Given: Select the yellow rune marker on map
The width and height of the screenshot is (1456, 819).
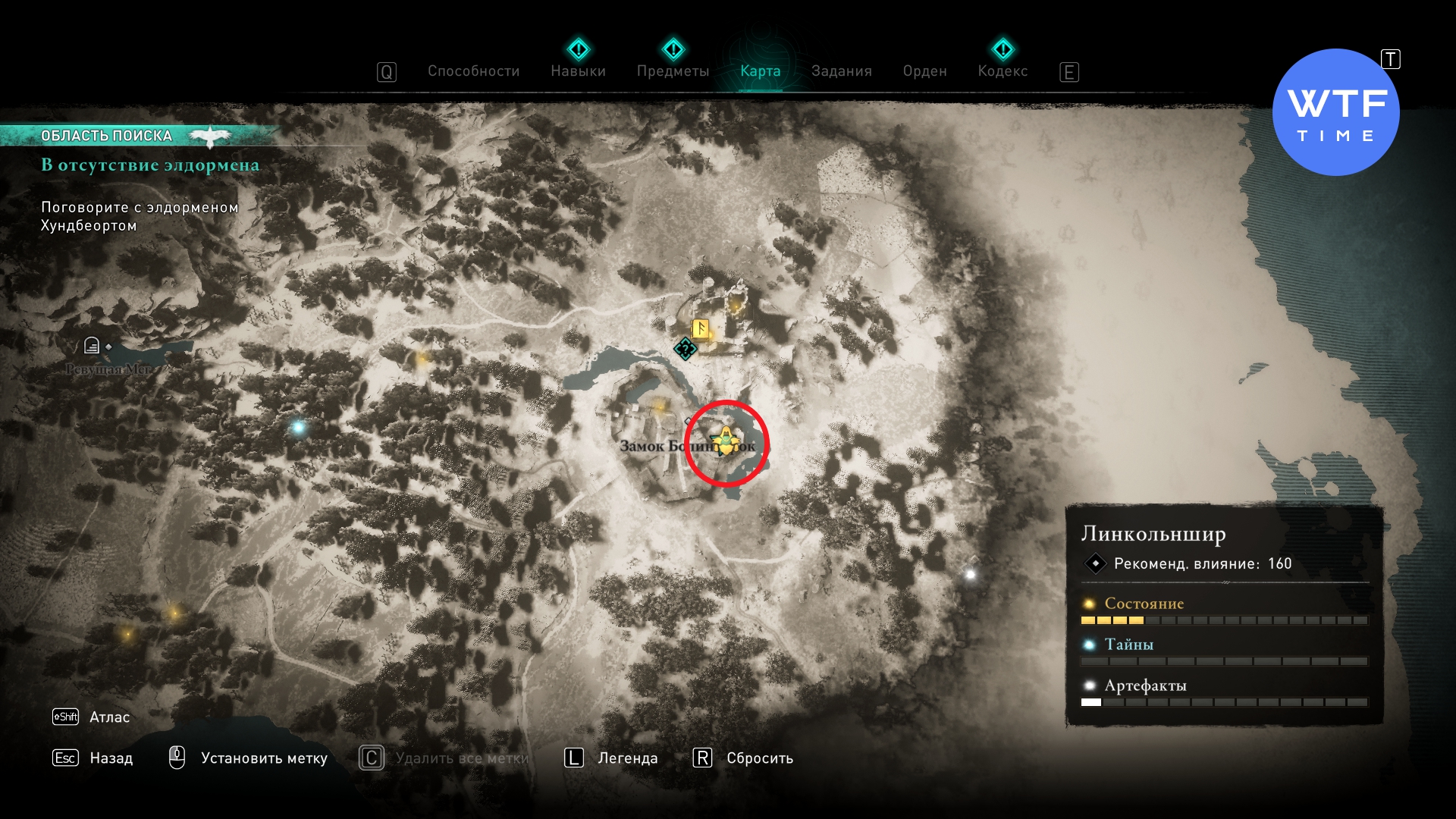Looking at the screenshot, I should 701,329.
